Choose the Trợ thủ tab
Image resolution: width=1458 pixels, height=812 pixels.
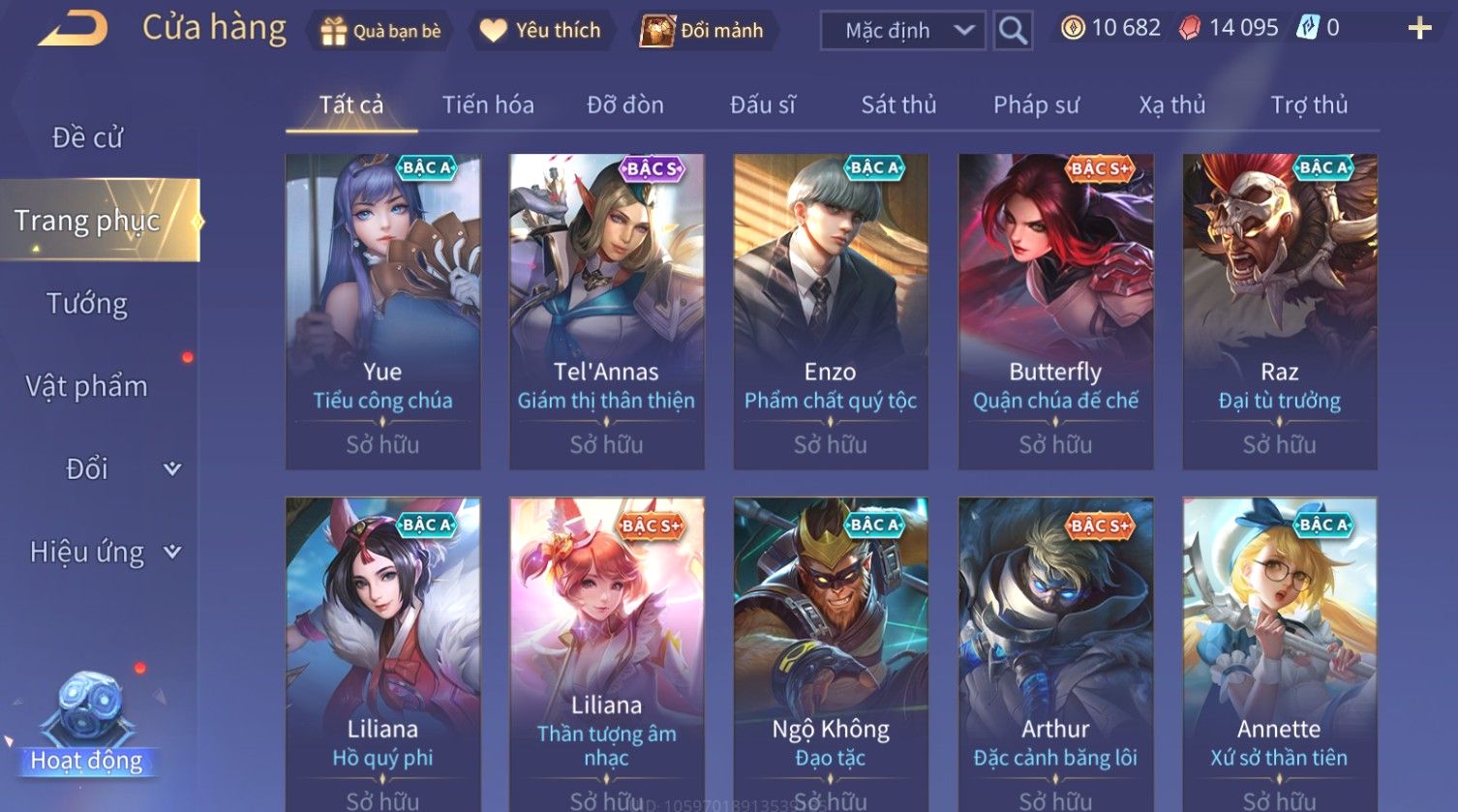point(1309,105)
